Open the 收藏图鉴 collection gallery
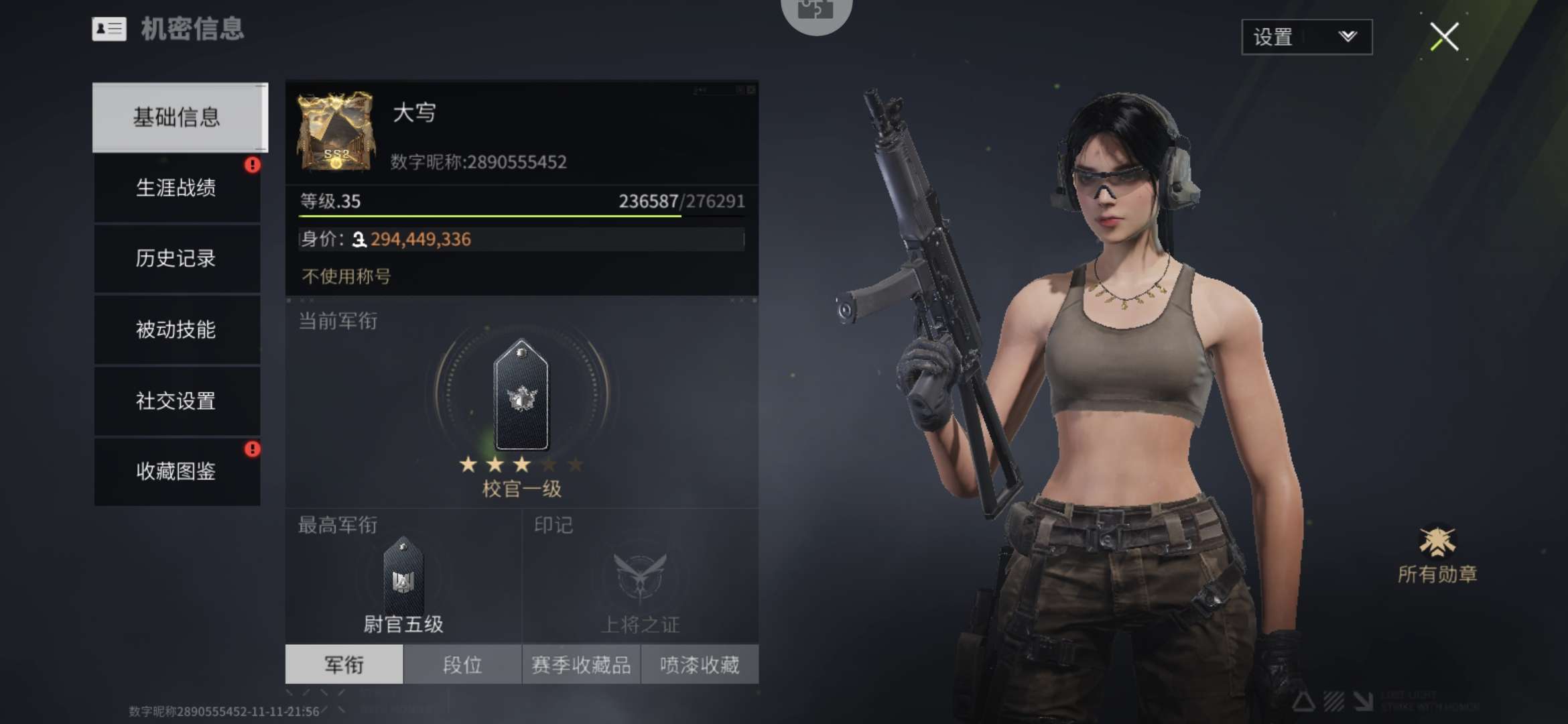 177,471
